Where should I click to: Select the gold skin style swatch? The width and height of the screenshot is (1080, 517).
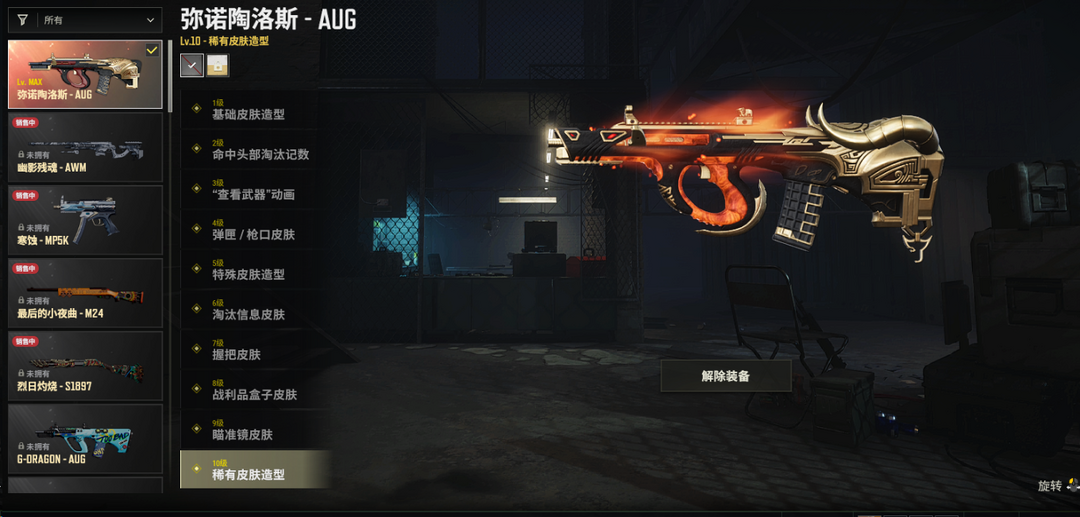coord(217,65)
